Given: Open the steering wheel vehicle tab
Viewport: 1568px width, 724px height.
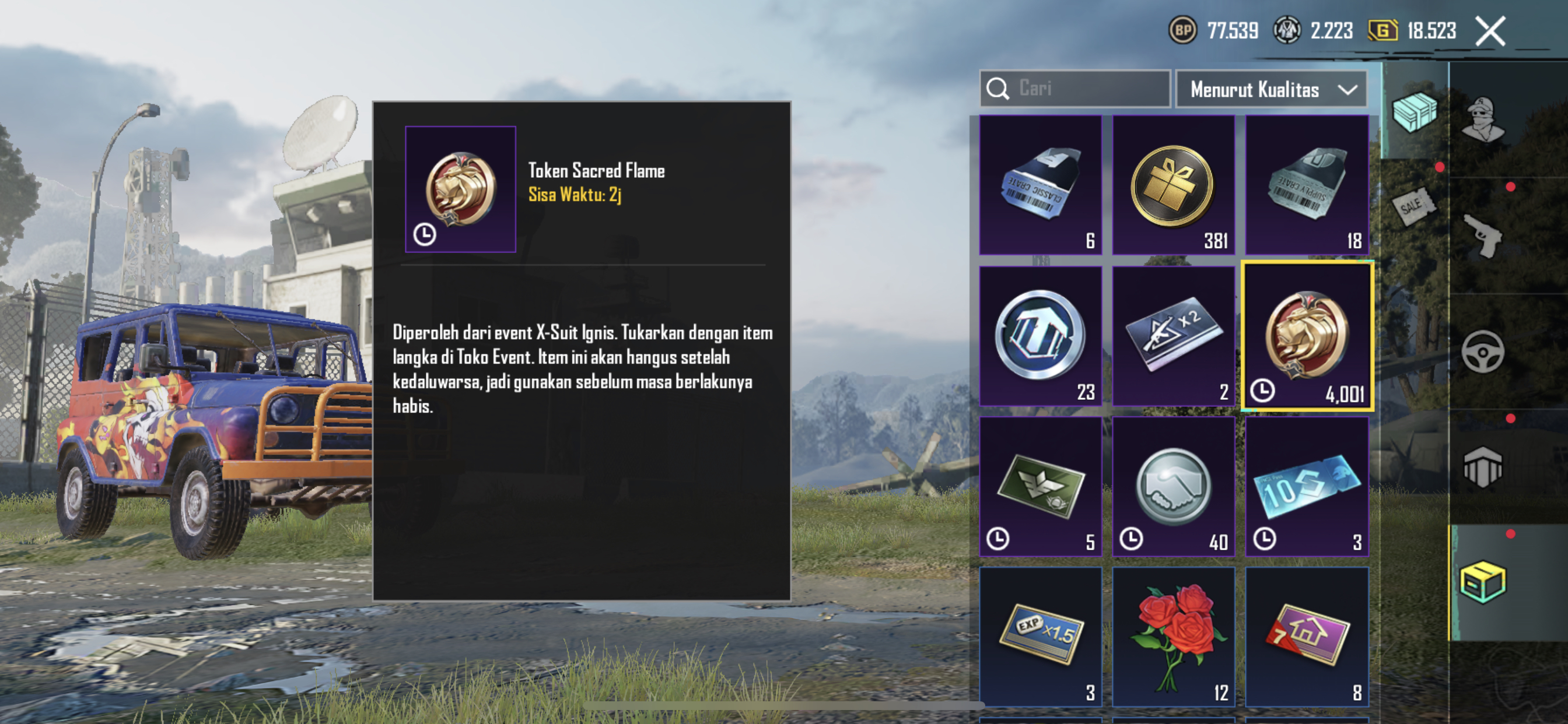Looking at the screenshot, I should point(1483,351).
